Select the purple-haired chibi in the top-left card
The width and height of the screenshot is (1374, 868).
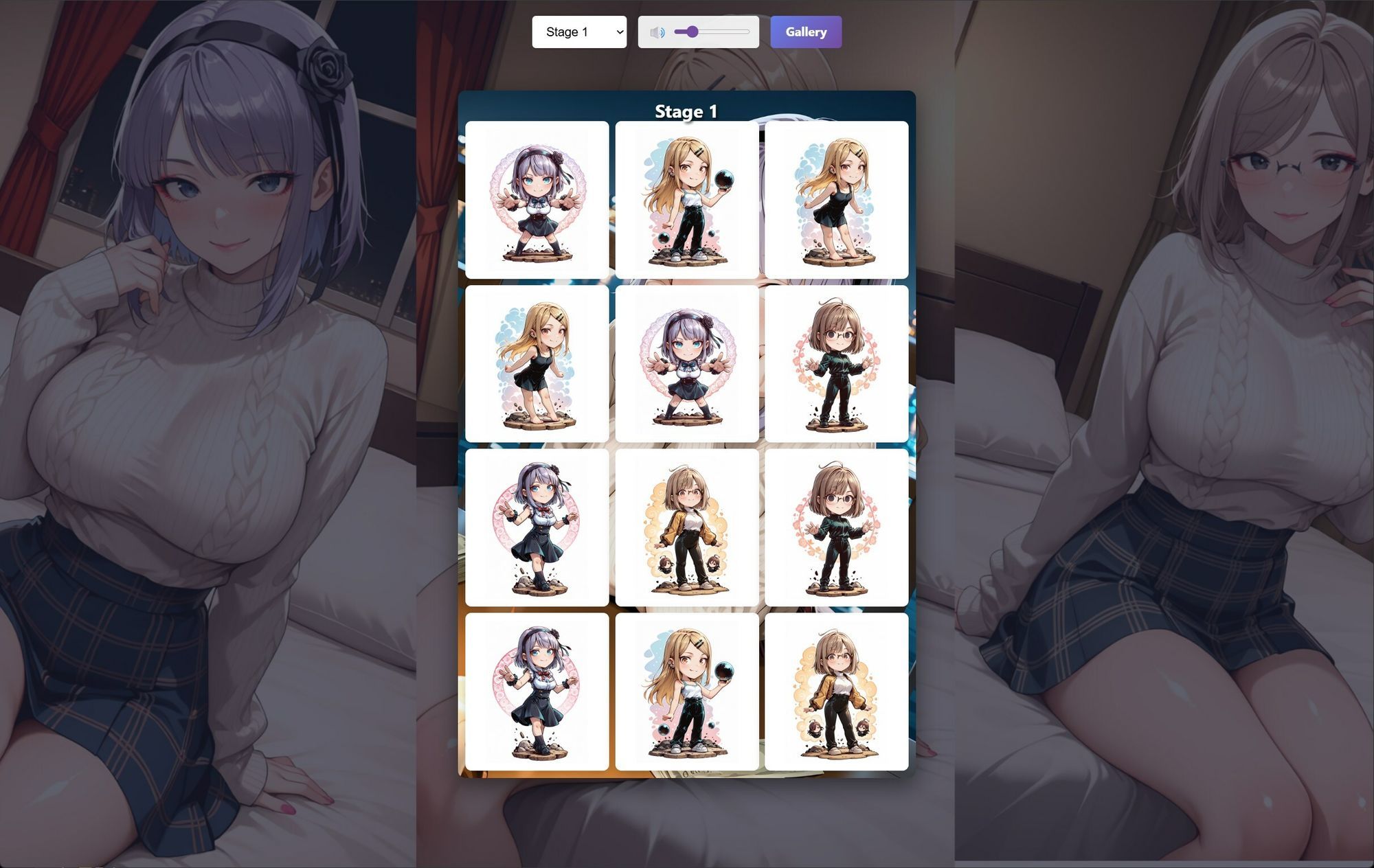click(537, 198)
